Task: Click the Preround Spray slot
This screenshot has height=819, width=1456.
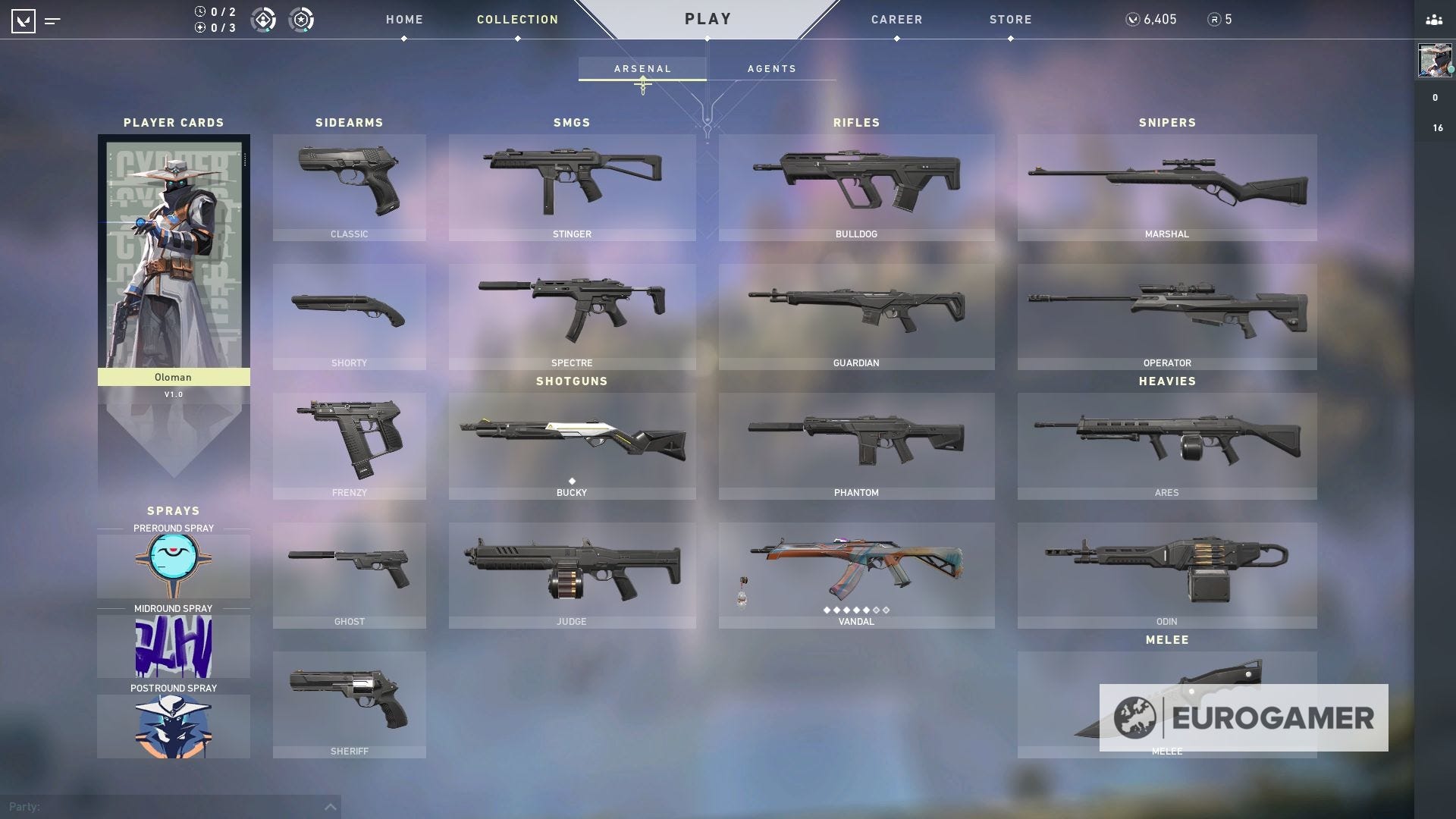Action: [x=173, y=566]
